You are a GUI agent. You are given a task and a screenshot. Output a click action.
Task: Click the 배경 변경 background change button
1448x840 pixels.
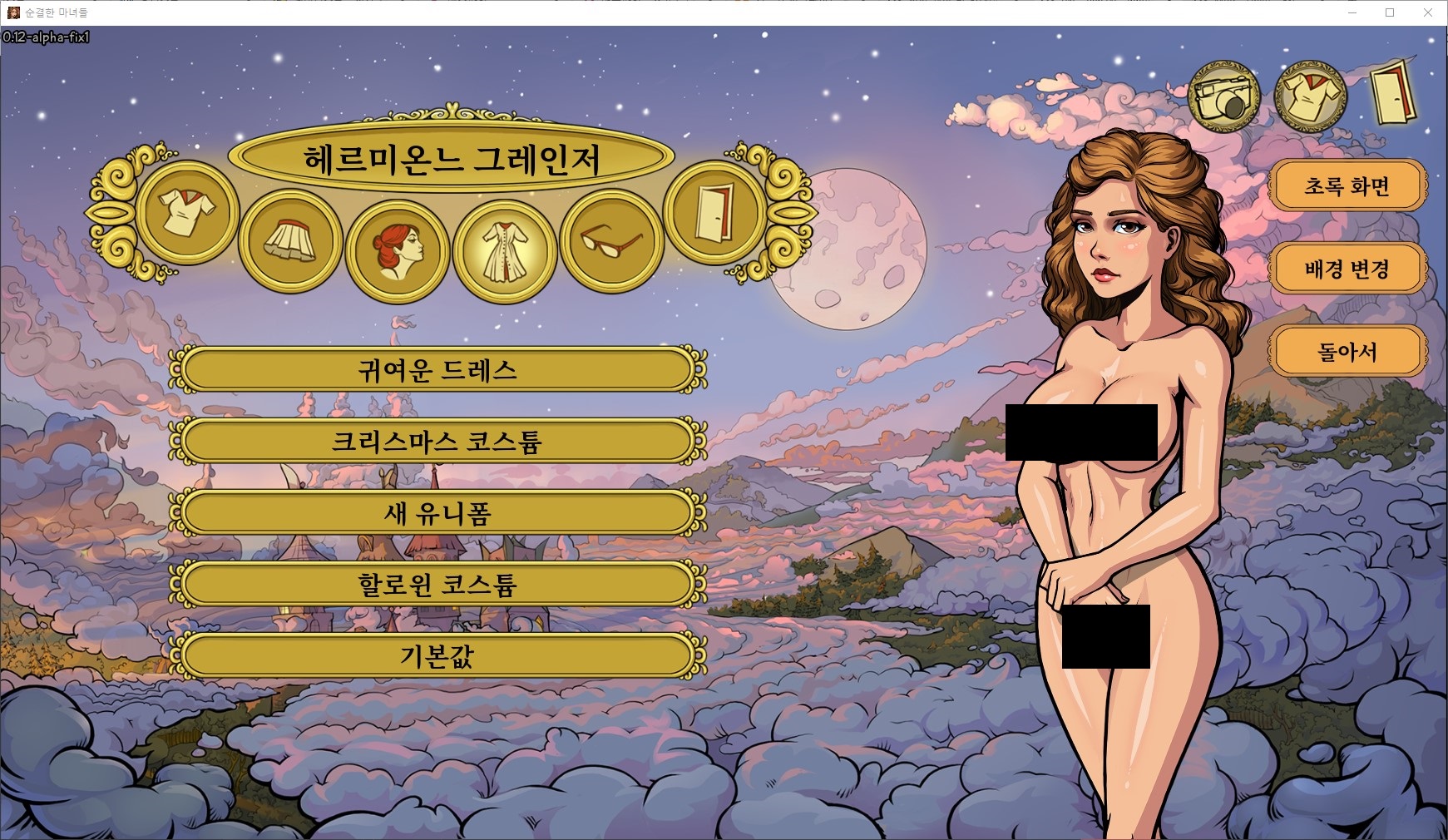[1347, 269]
